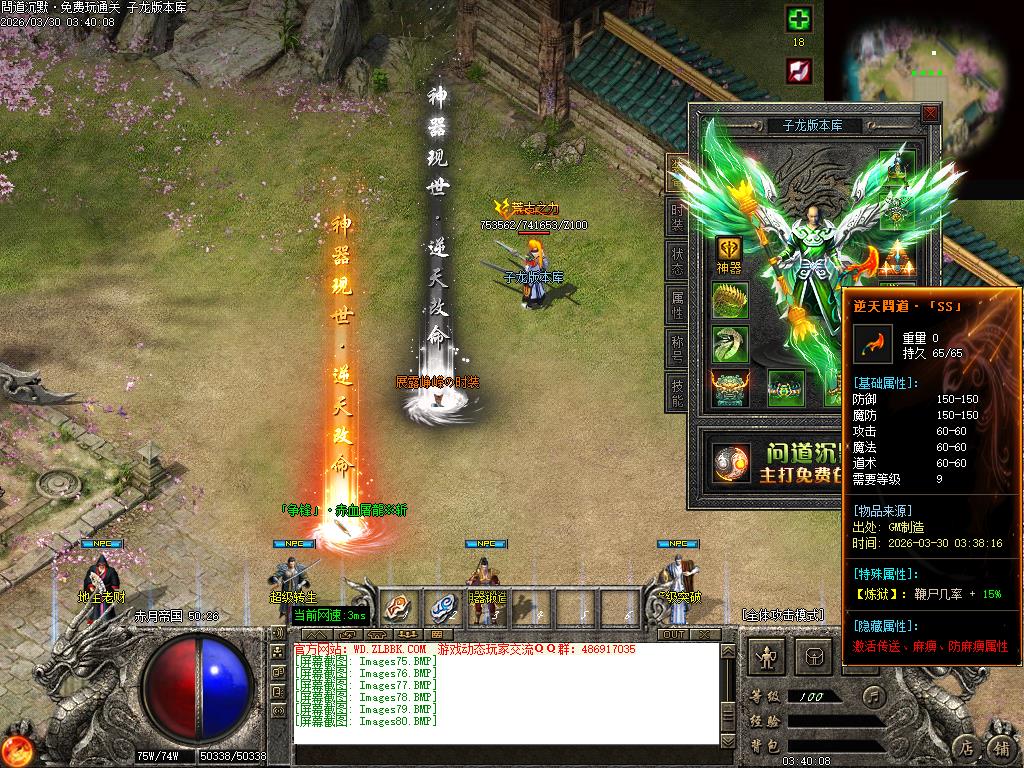The image size is (1024, 768).
Task: Open the 状态 tab
Action: (x=677, y=261)
